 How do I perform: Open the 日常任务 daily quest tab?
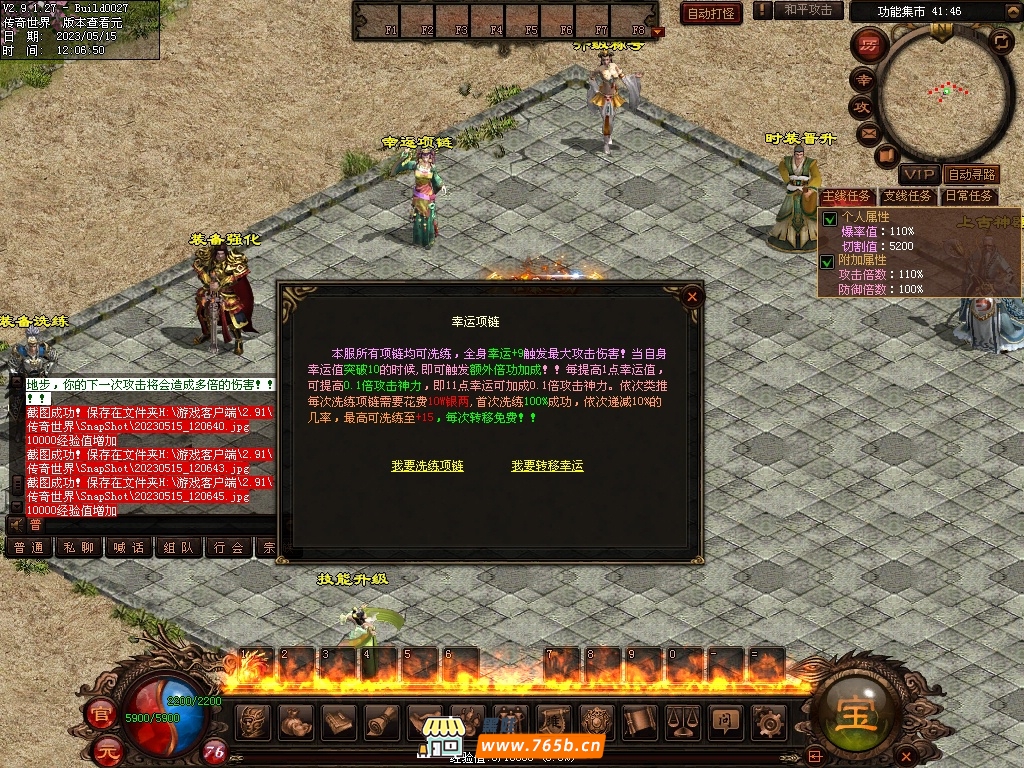coord(969,196)
